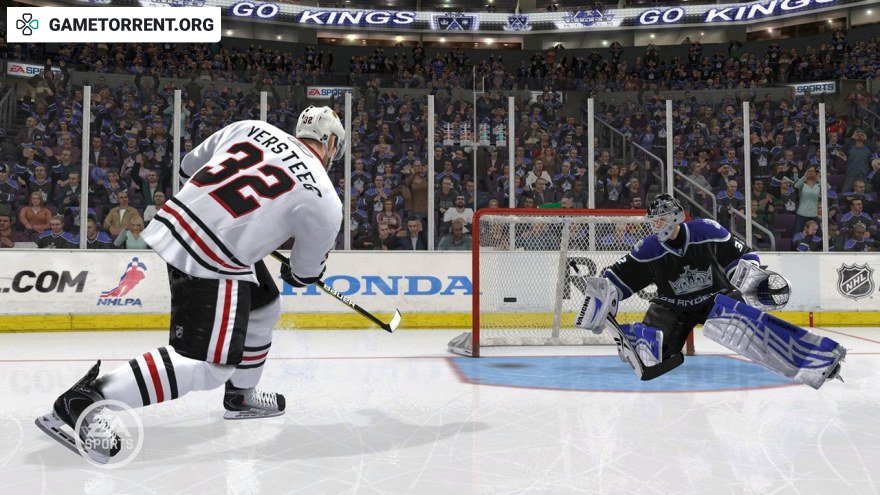The image size is (880, 495).
Task: Click the GAMETORRENT.ORG site logo
Action: pos(113,24)
